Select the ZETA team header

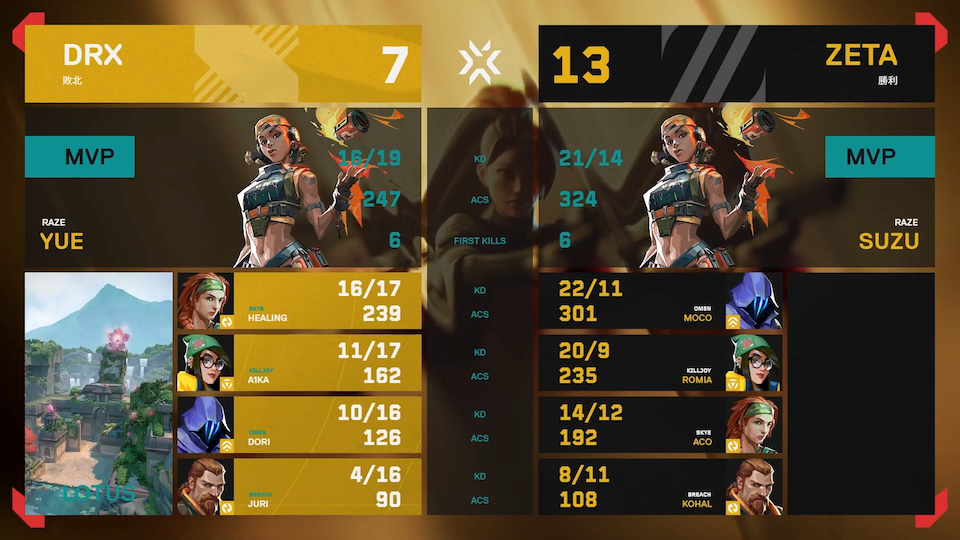pos(736,64)
